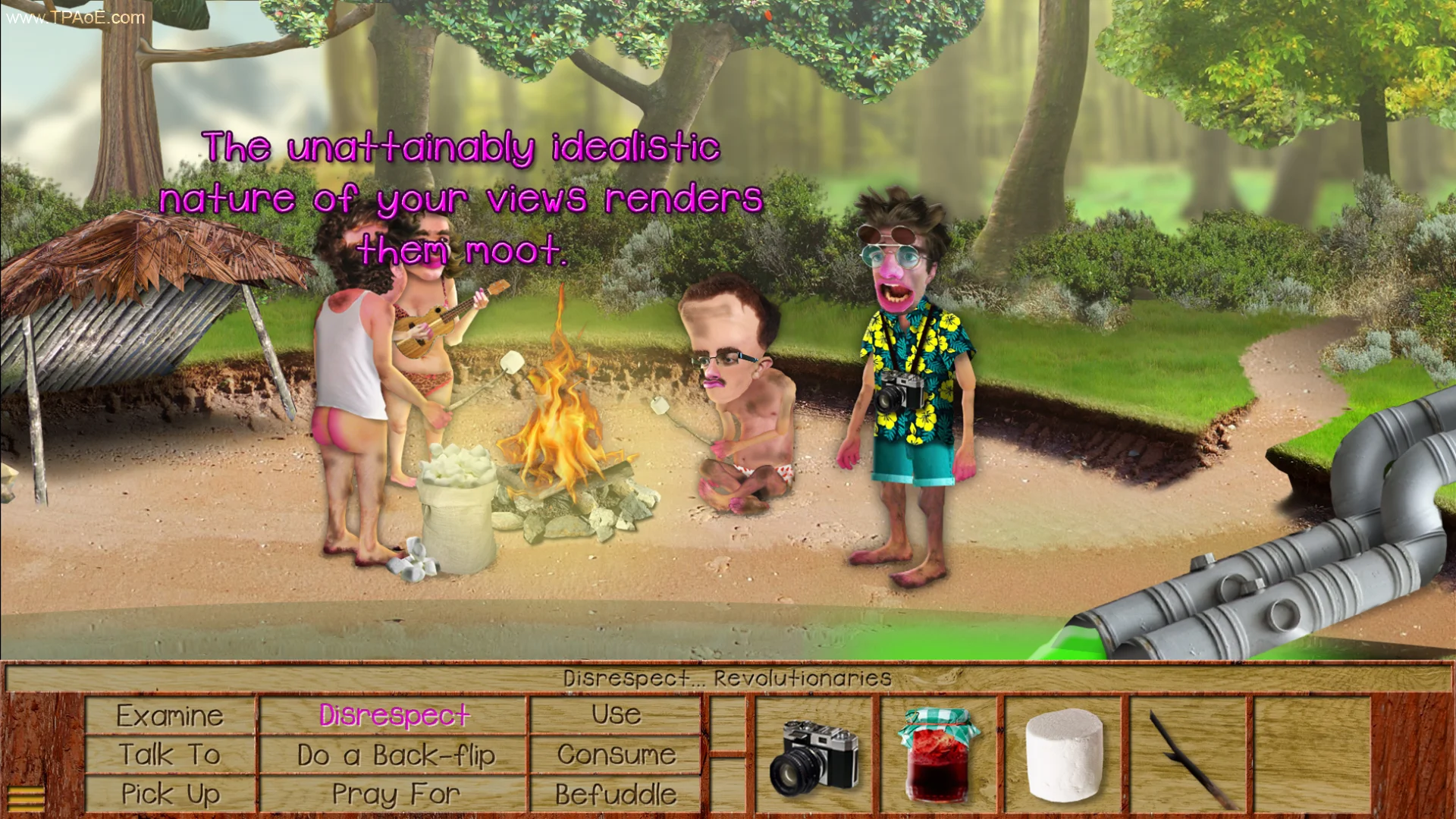Click the Disrespect verb
The height and width of the screenshot is (819, 1456).
pyautogui.click(x=394, y=716)
